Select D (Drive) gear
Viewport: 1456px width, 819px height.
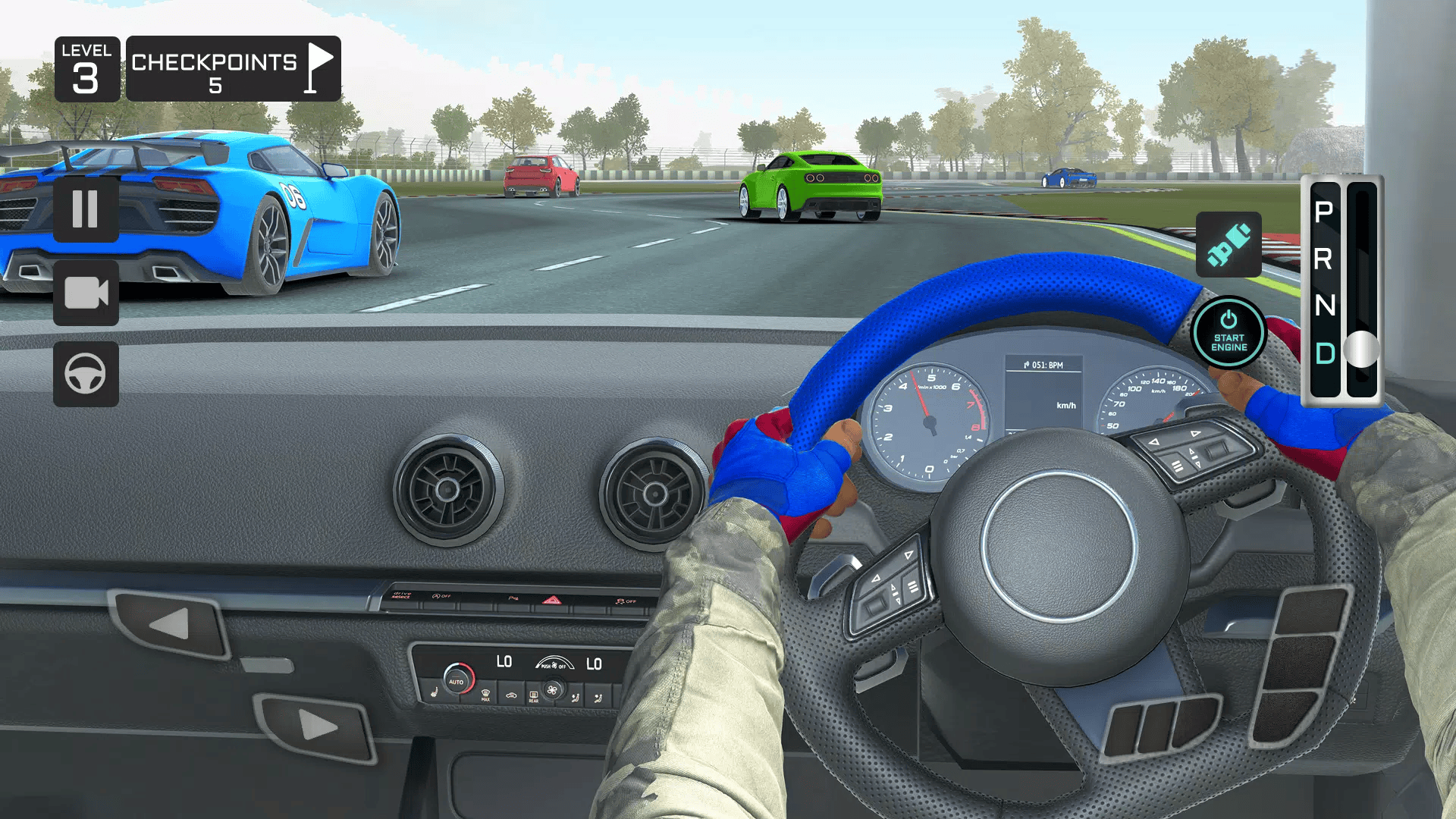[x=1324, y=353]
